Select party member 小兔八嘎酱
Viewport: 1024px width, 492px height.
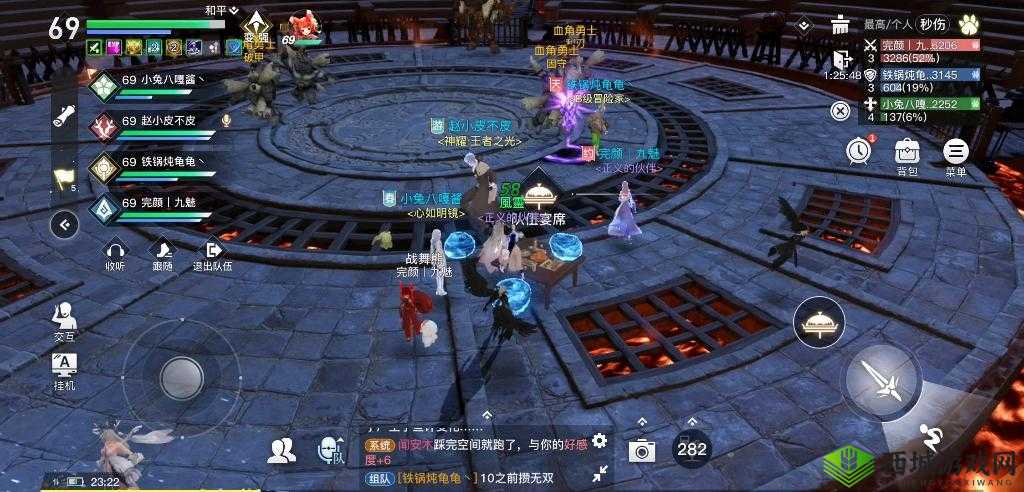click(x=150, y=83)
